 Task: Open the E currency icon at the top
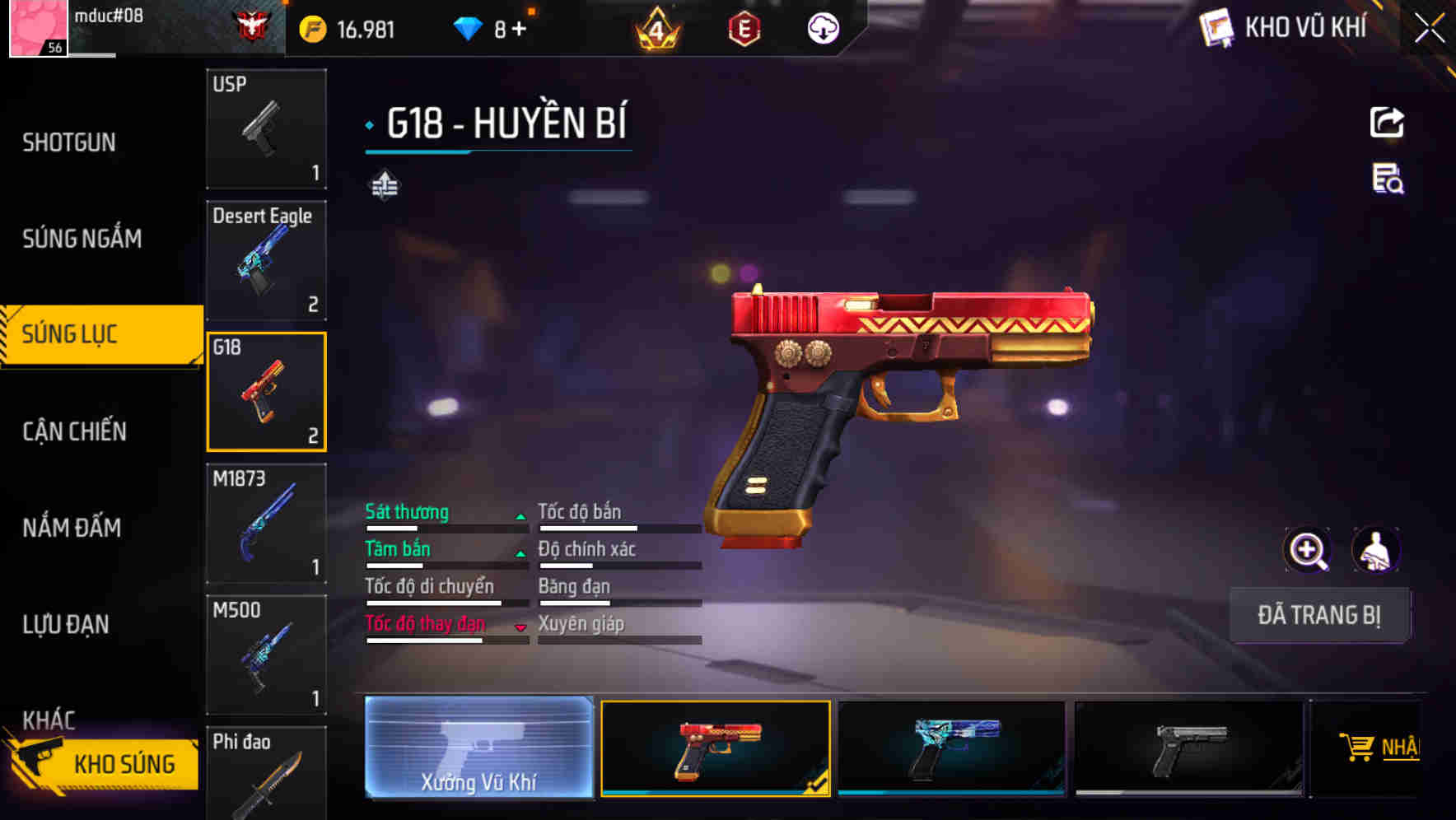(x=744, y=27)
